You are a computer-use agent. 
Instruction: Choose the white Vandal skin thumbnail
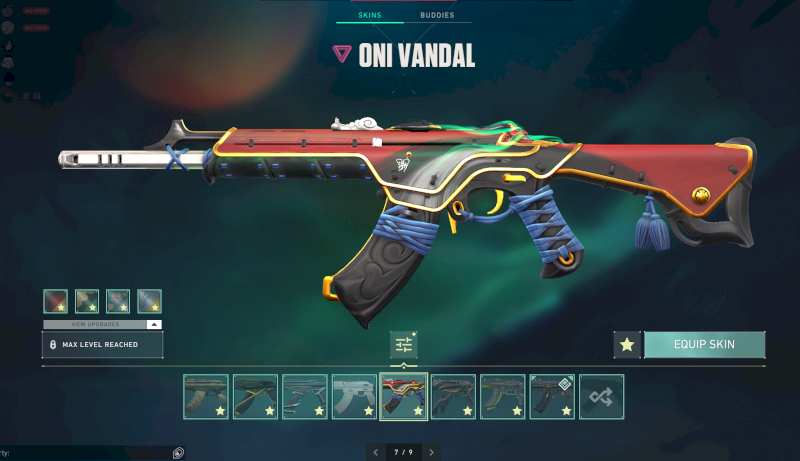tap(355, 397)
